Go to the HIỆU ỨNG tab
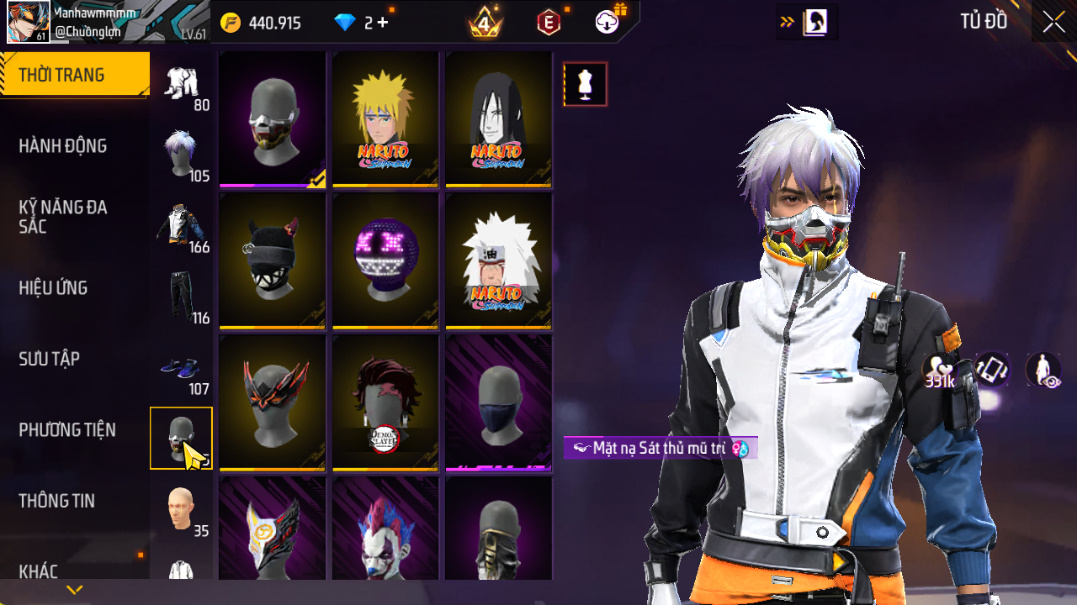This screenshot has height=605, width=1077. click(53, 288)
